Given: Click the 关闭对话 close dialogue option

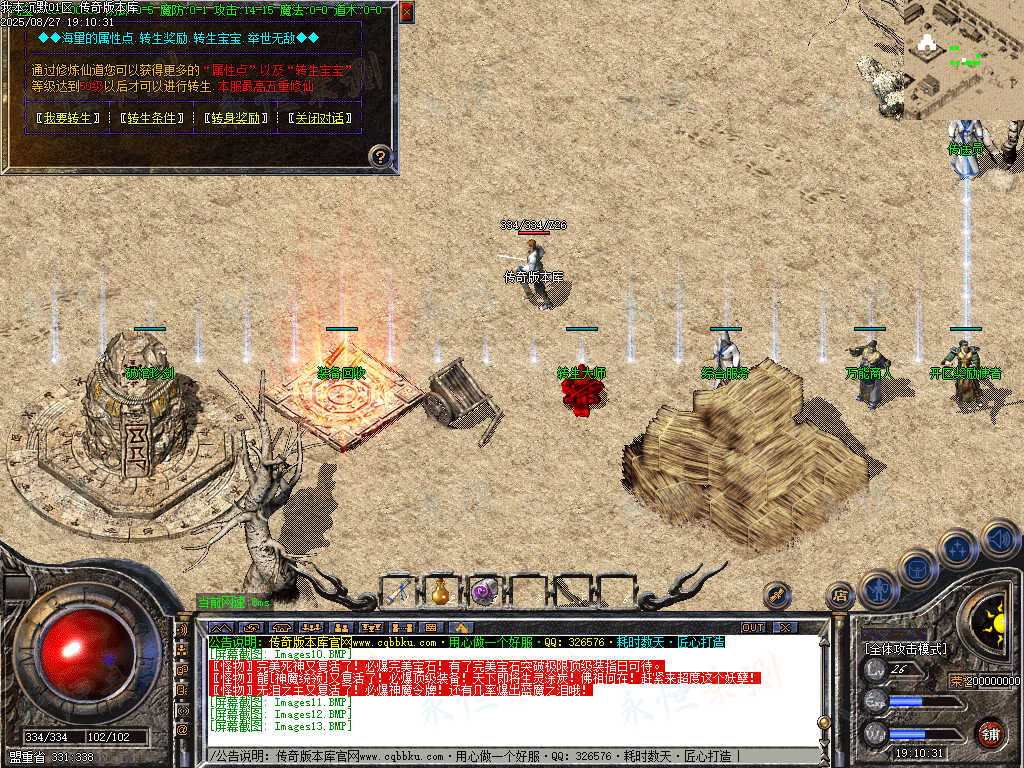Looking at the screenshot, I should pos(320,118).
